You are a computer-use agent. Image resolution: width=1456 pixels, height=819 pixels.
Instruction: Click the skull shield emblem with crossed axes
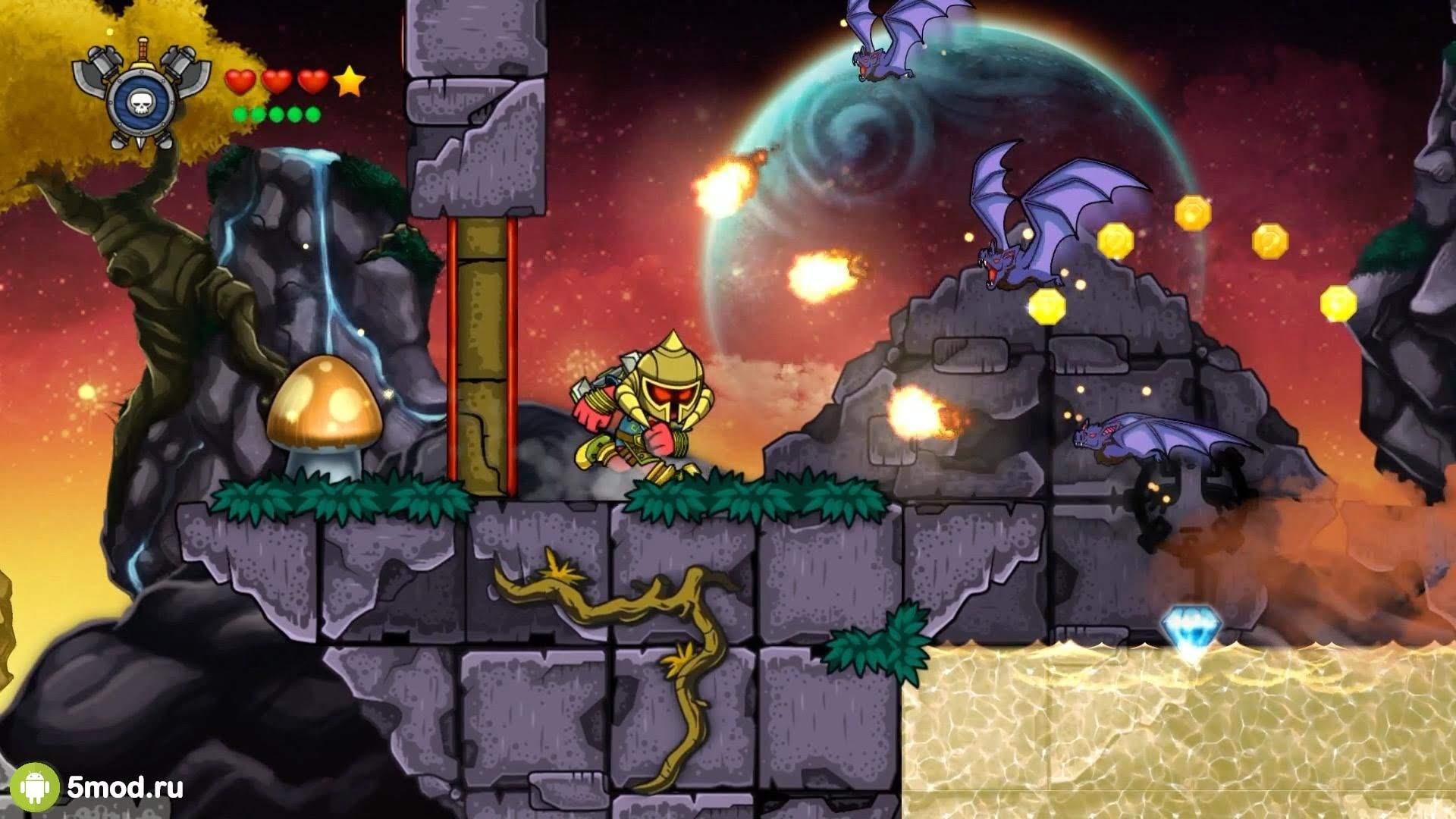[142, 94]
